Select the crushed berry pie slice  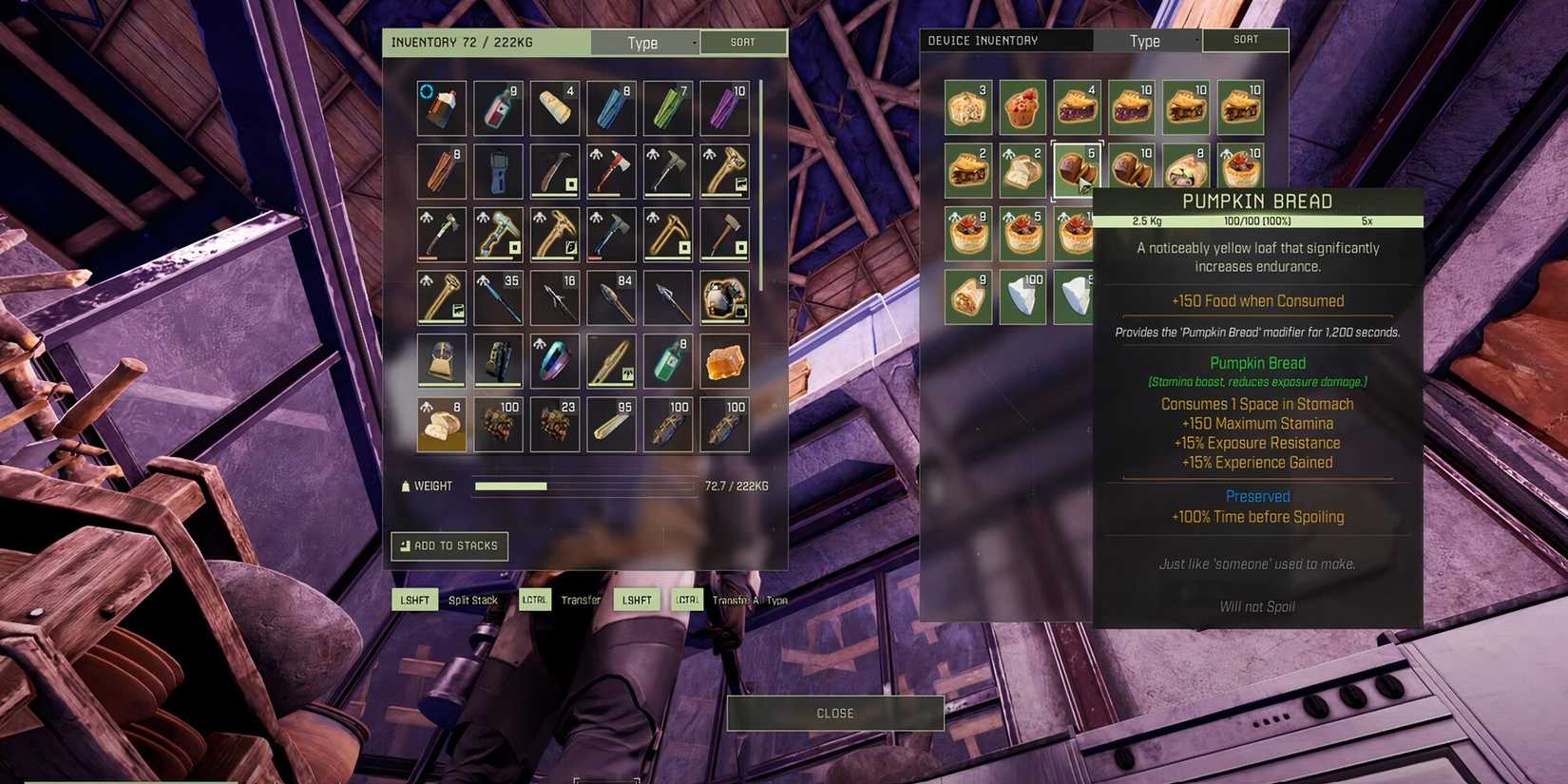pos(1078,106)
